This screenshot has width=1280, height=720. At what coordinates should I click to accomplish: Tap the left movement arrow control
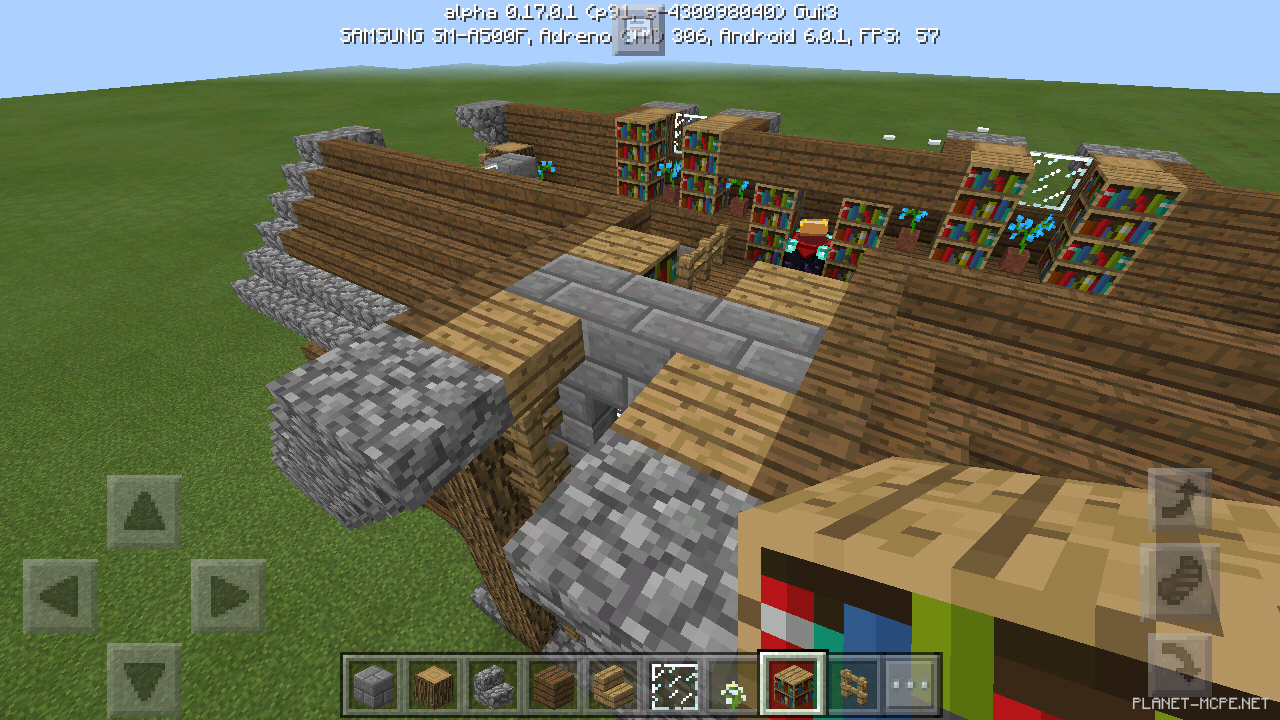click(x=62, y=592)
